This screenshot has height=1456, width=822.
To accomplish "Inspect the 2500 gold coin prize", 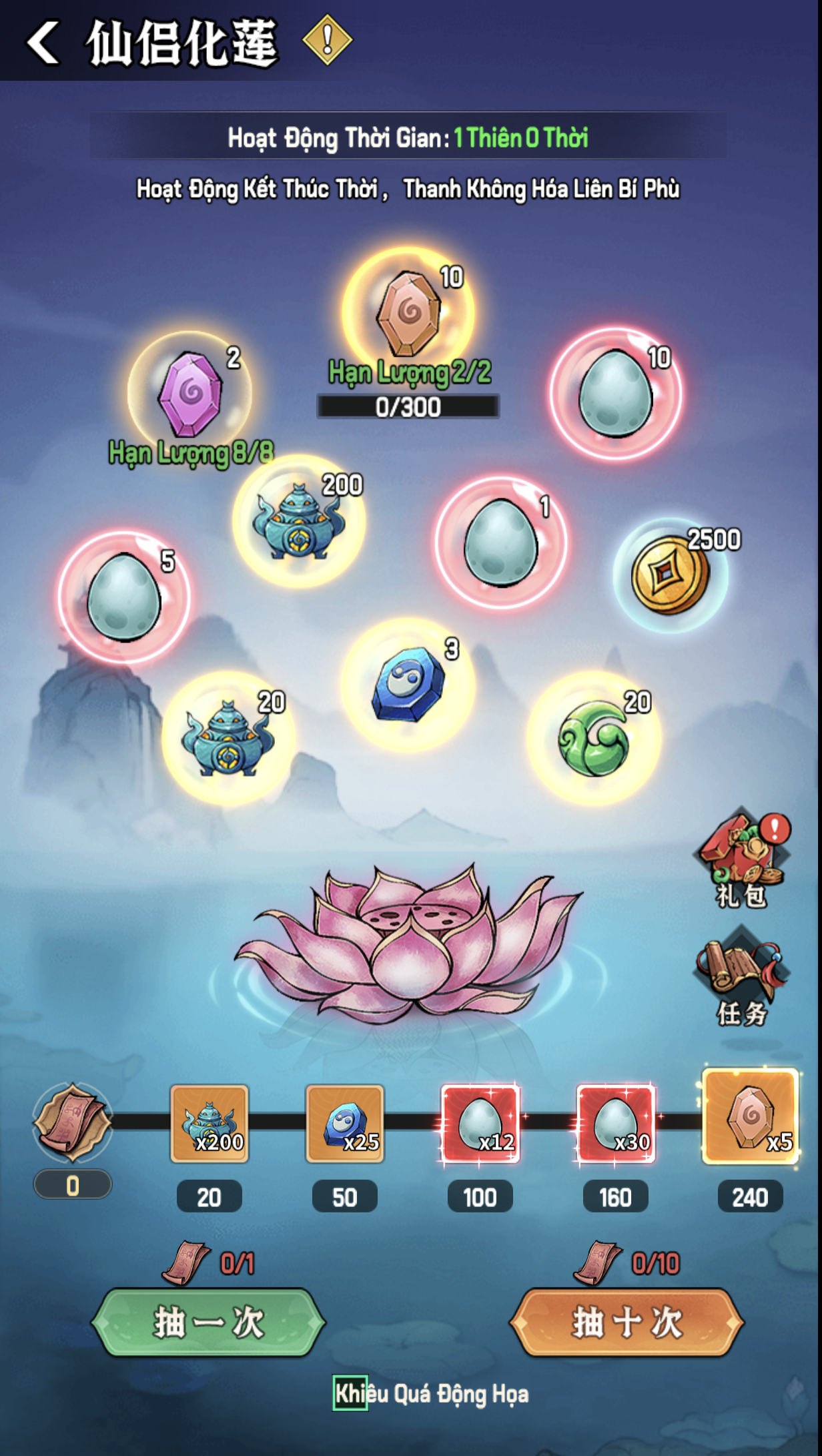I will [x=670, y=575].
